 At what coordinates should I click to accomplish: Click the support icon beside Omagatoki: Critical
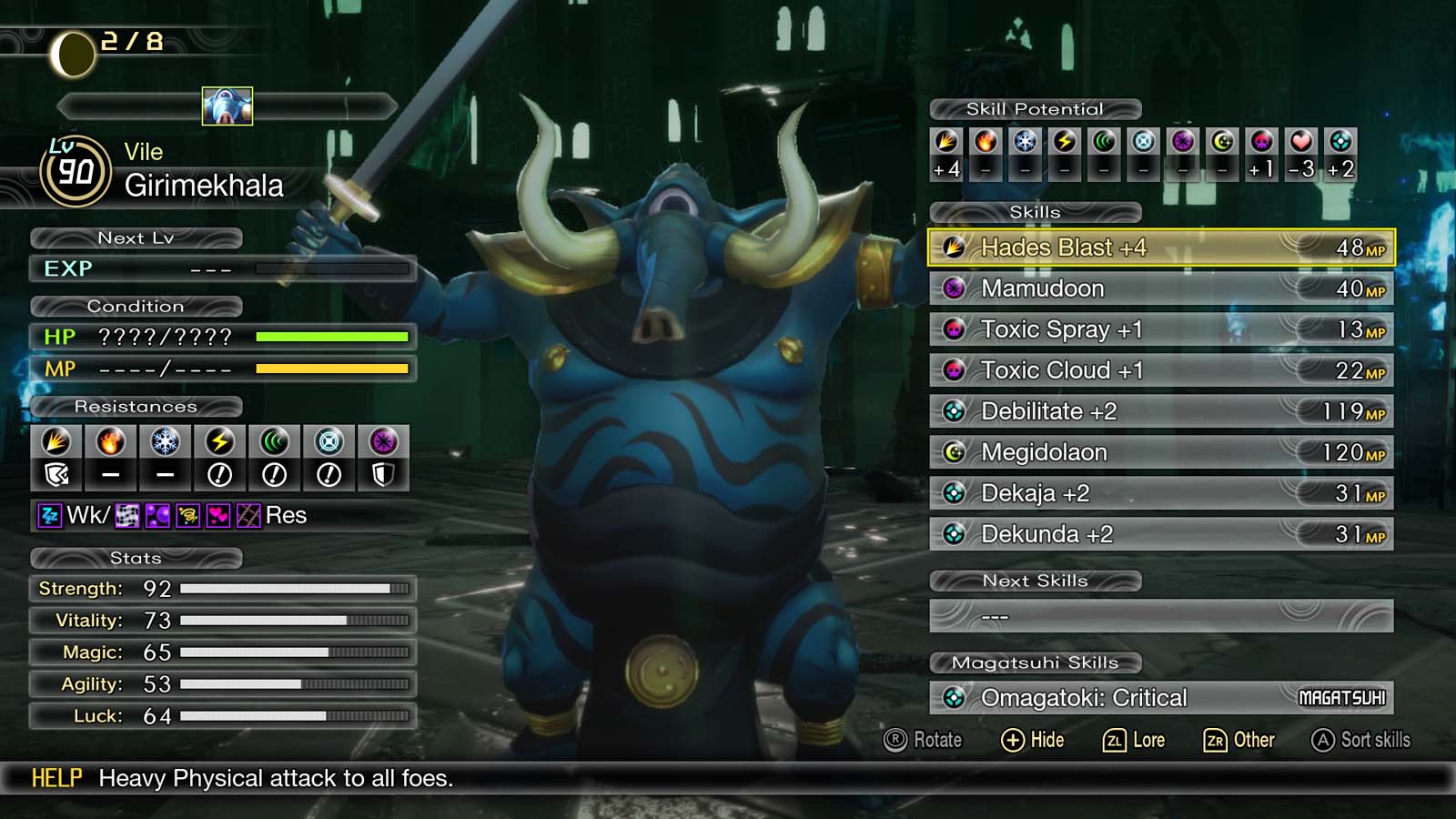(x=955, y=698)
